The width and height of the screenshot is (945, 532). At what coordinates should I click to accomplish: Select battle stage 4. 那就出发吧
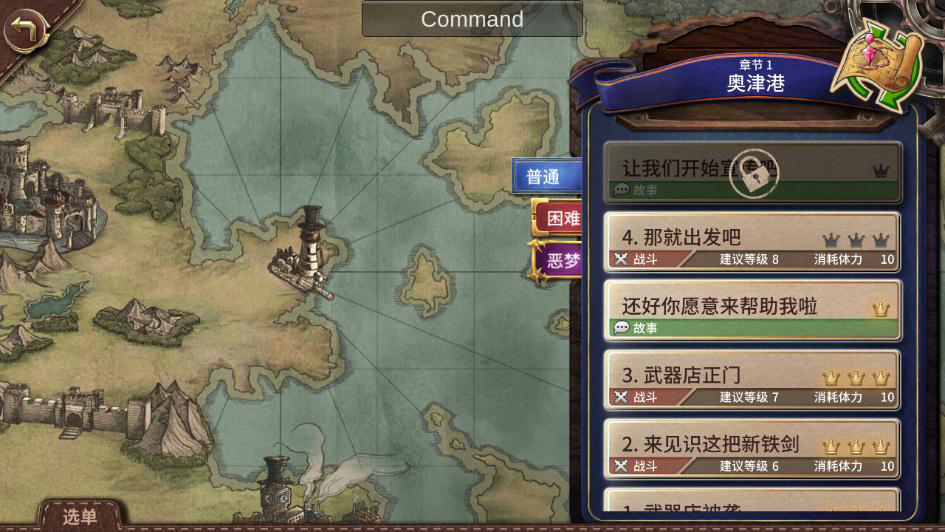point(752,243)
